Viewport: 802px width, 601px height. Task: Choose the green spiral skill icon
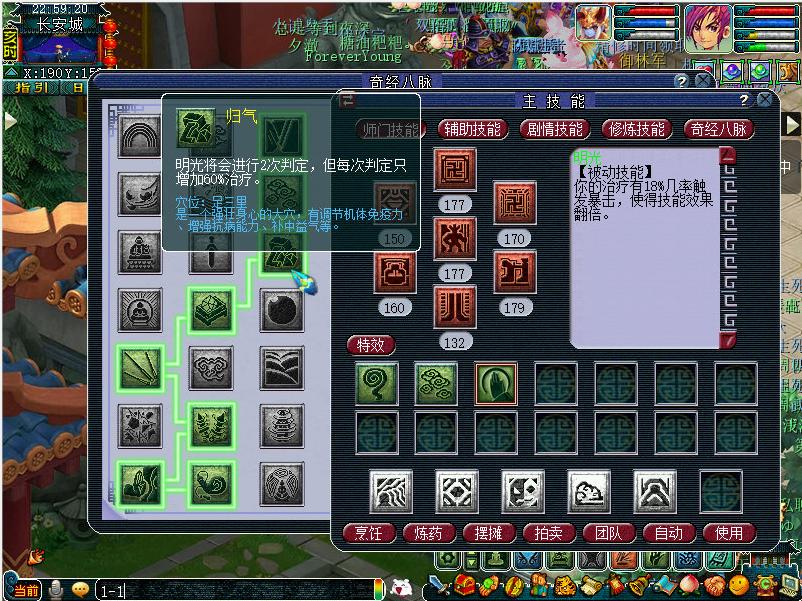(x=377, y=384)
